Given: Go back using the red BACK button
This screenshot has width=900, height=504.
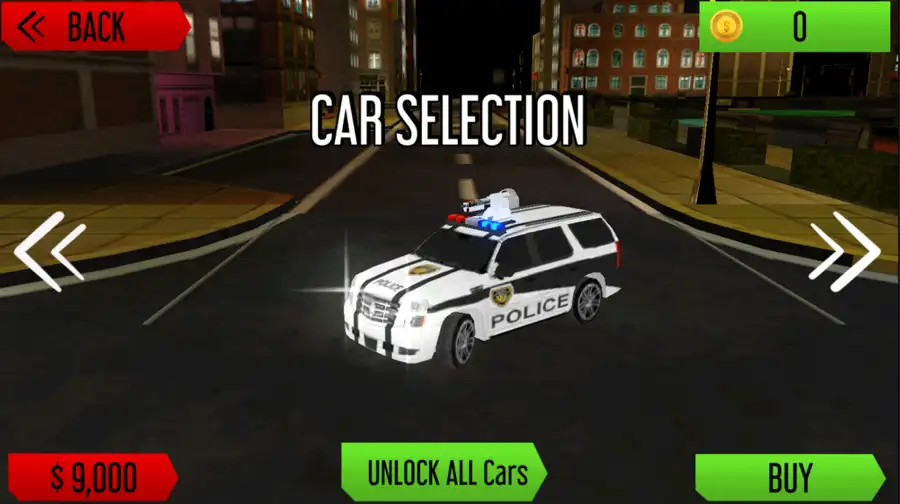Looking at the screenshot, I should (93, 26).
